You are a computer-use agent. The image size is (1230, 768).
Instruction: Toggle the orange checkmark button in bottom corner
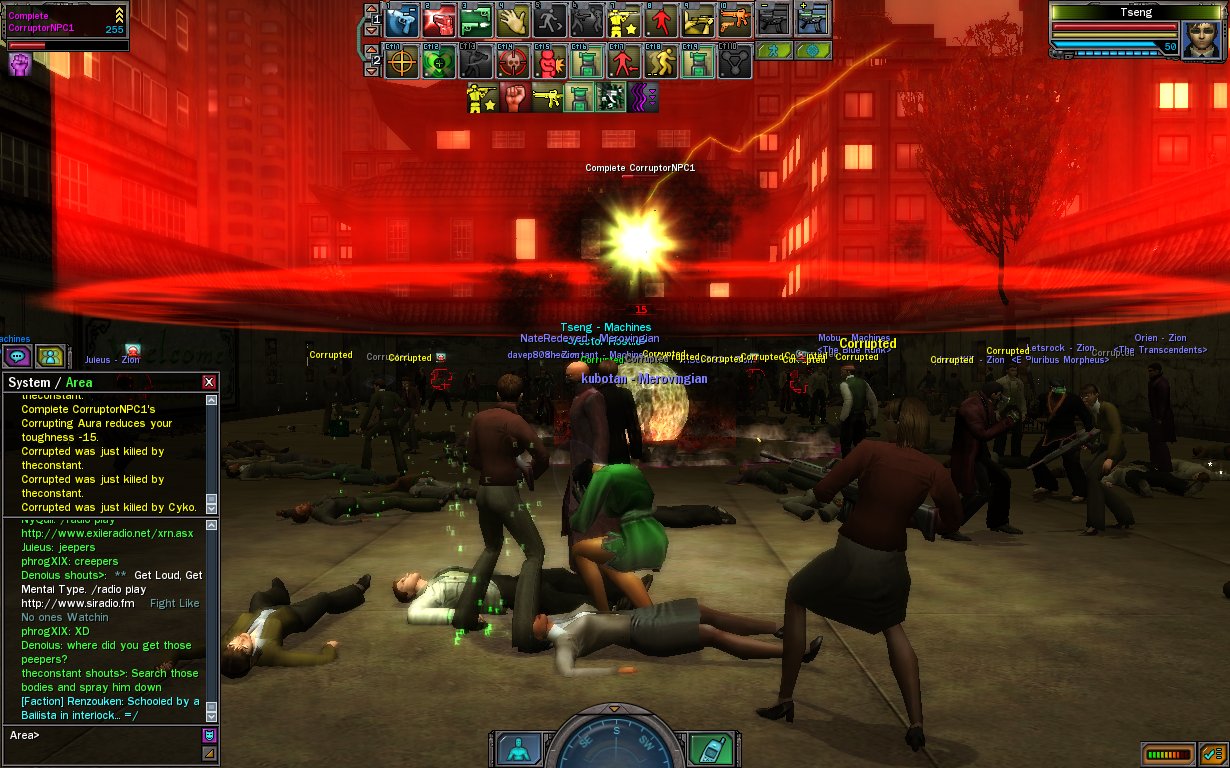coord(1212,754)
